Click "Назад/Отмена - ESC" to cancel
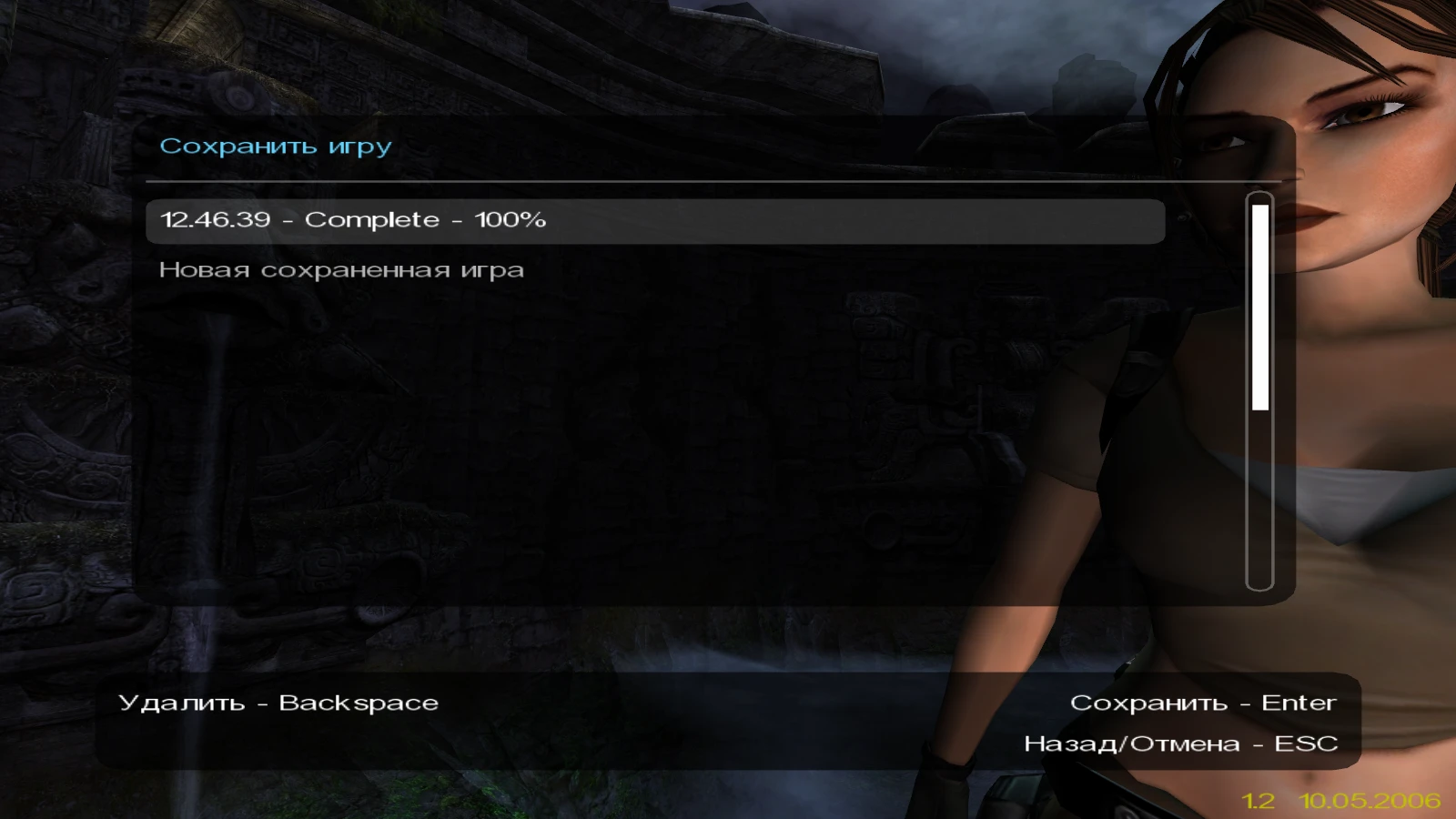Screen dimensions: 1456x819 [1180, 743]
